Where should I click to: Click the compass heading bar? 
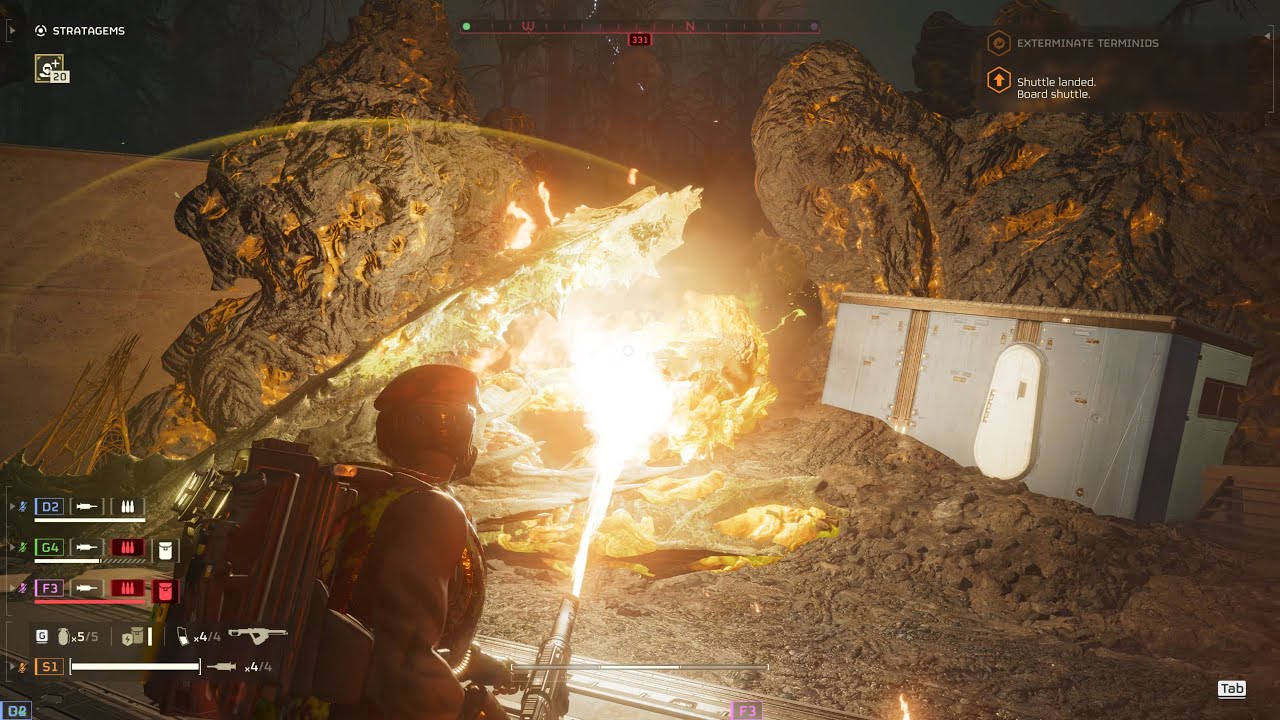[x=640, y=27]
